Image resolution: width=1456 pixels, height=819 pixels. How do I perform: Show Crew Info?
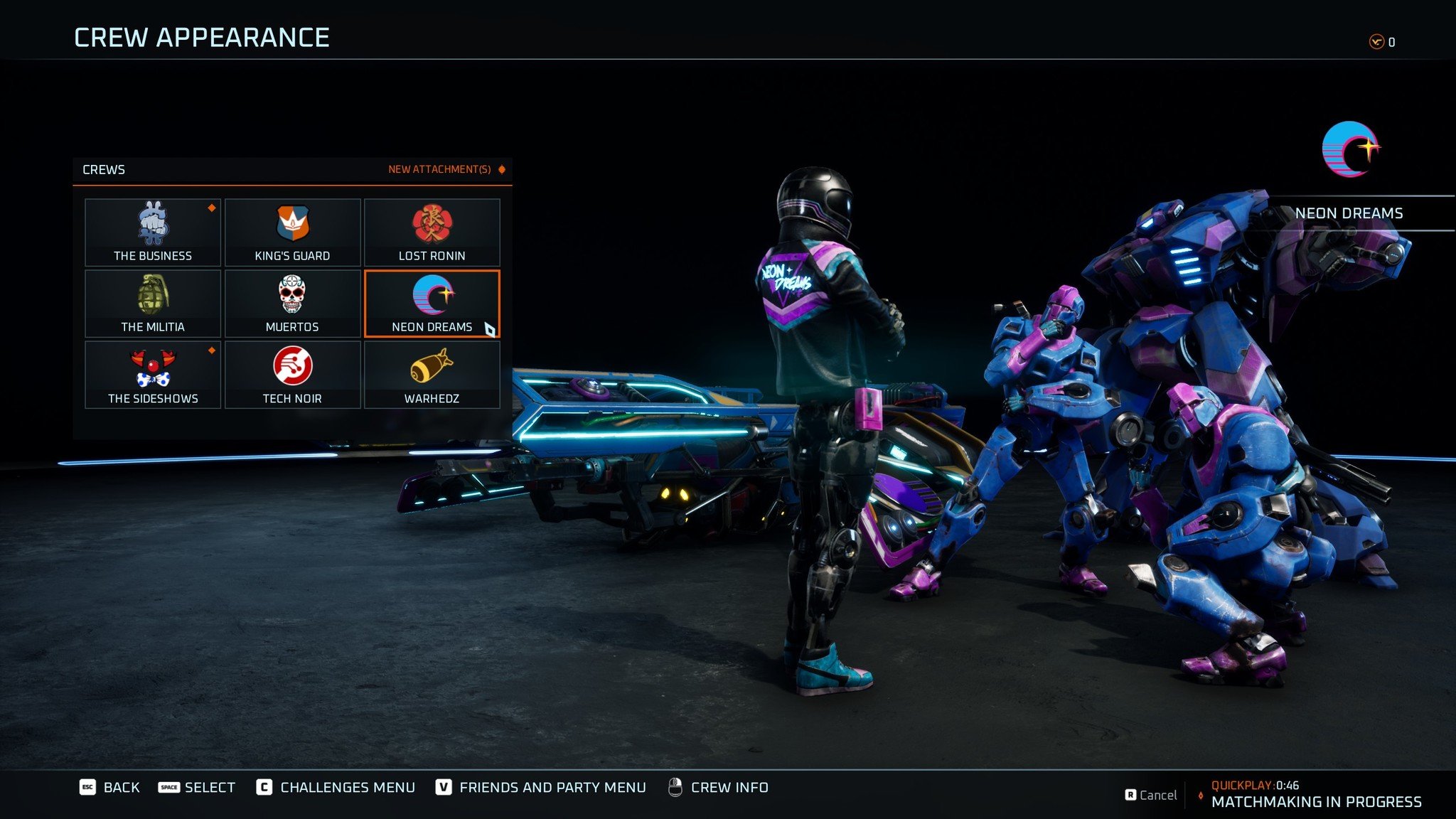coord(718,787)
